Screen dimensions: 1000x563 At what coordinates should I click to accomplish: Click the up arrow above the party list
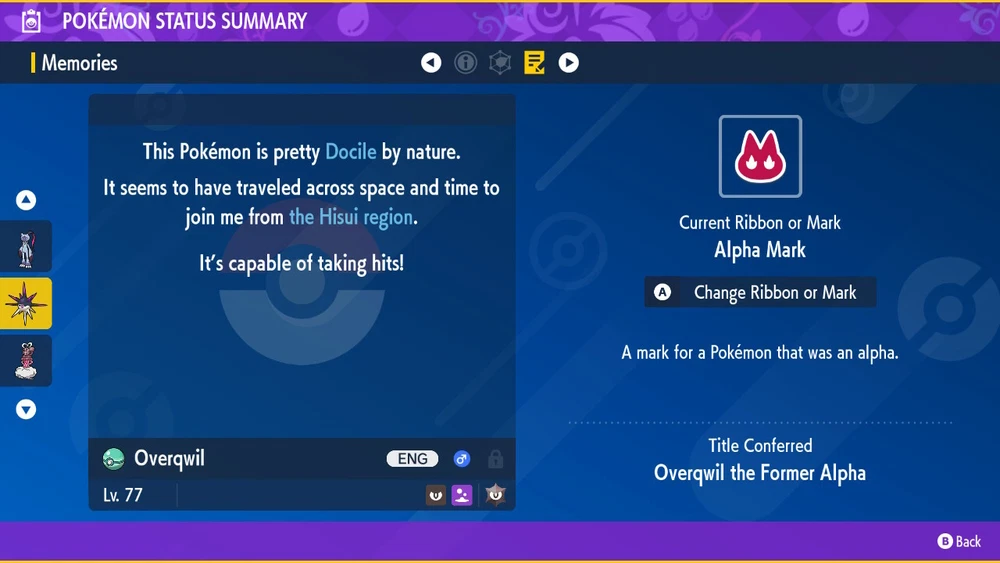[26, 200]
